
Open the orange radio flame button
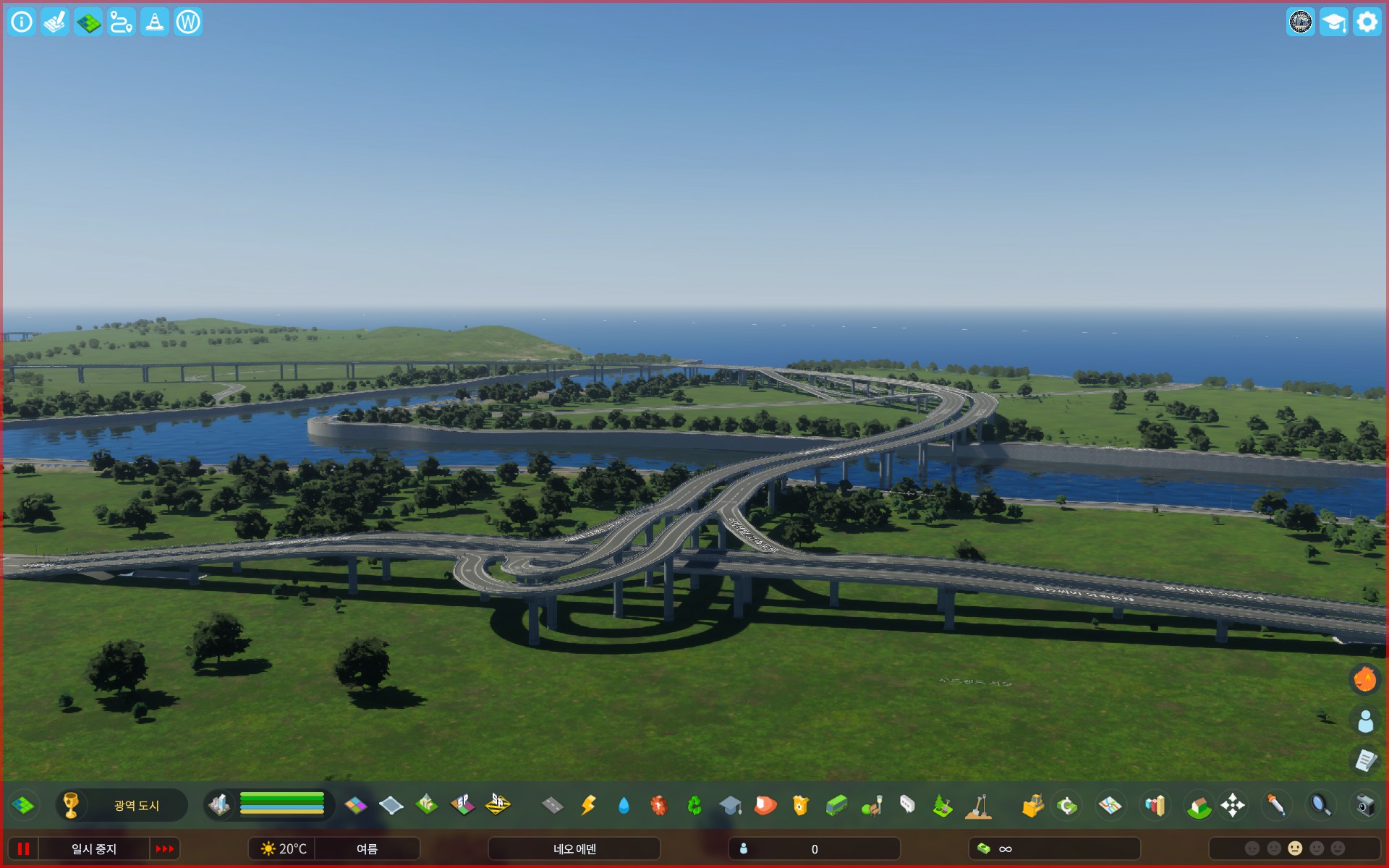point(1365,679)
